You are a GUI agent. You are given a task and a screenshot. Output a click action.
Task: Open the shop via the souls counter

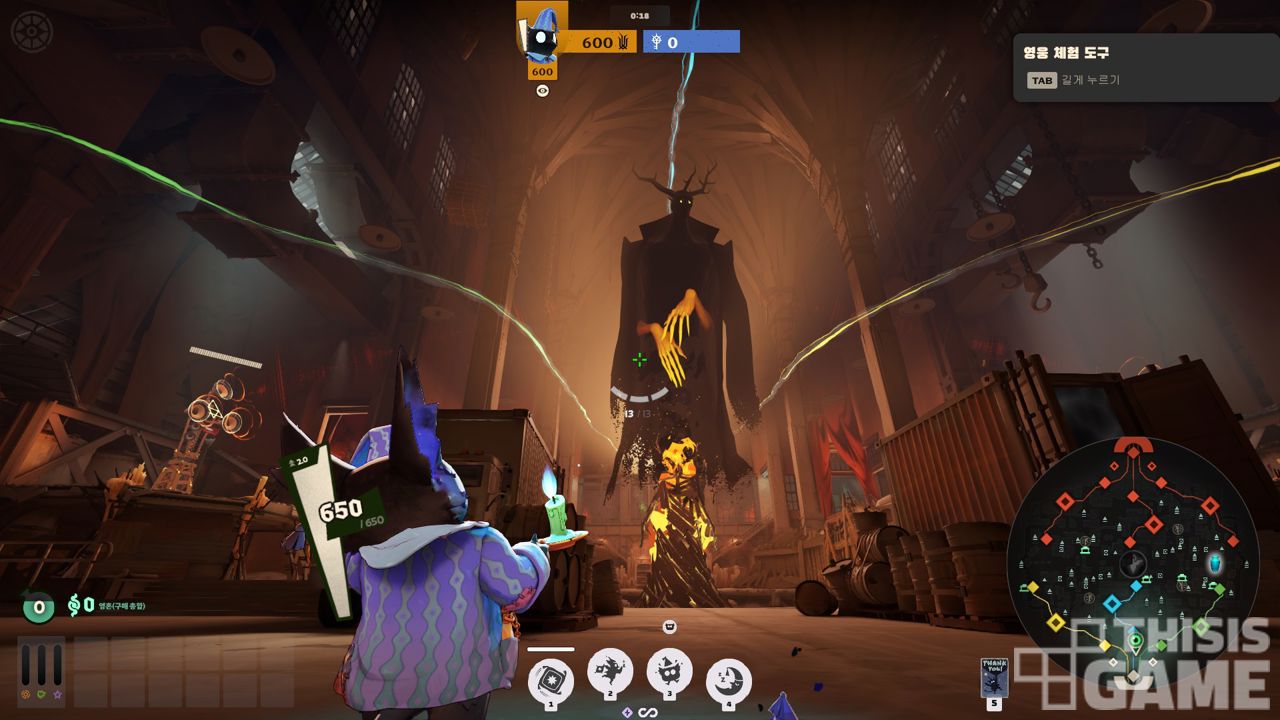click(80, 605)
